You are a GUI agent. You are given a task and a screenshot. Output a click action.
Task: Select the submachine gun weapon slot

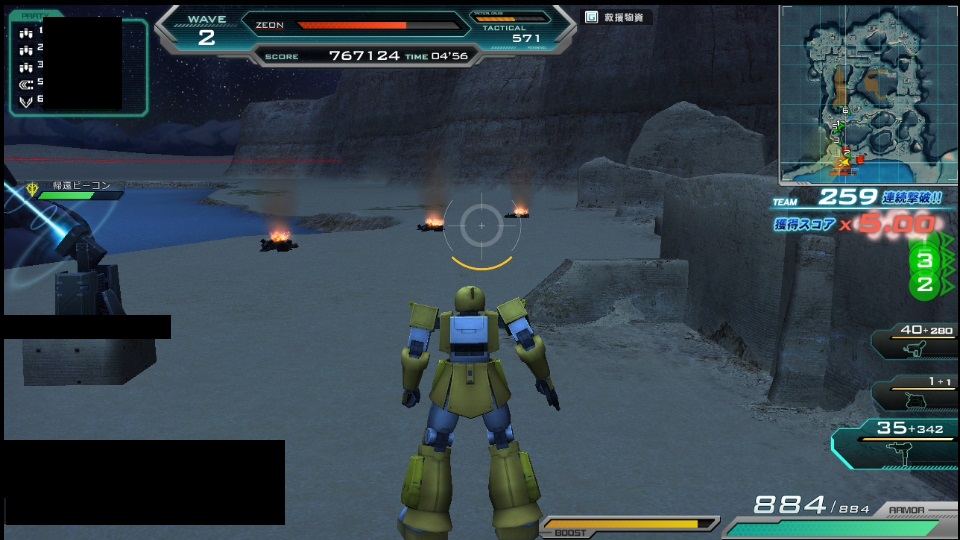tap(896, 442)
